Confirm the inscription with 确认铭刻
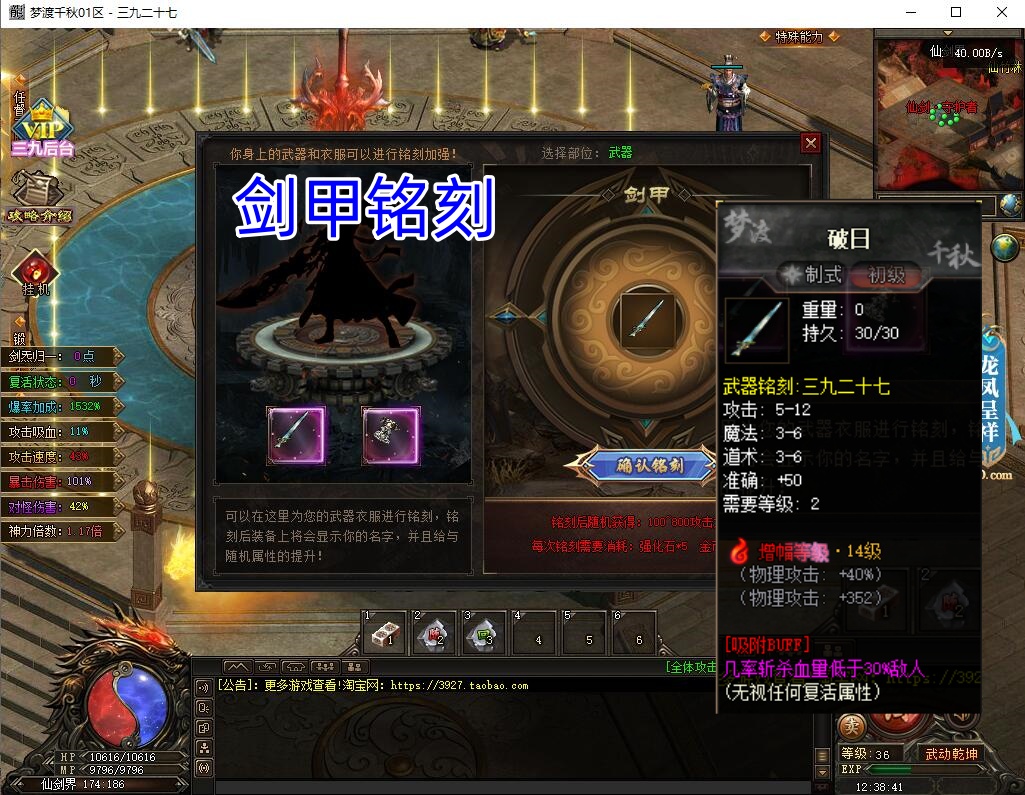Image resolution: width=1025 pixels, height=795 pixels. [639, 465]
